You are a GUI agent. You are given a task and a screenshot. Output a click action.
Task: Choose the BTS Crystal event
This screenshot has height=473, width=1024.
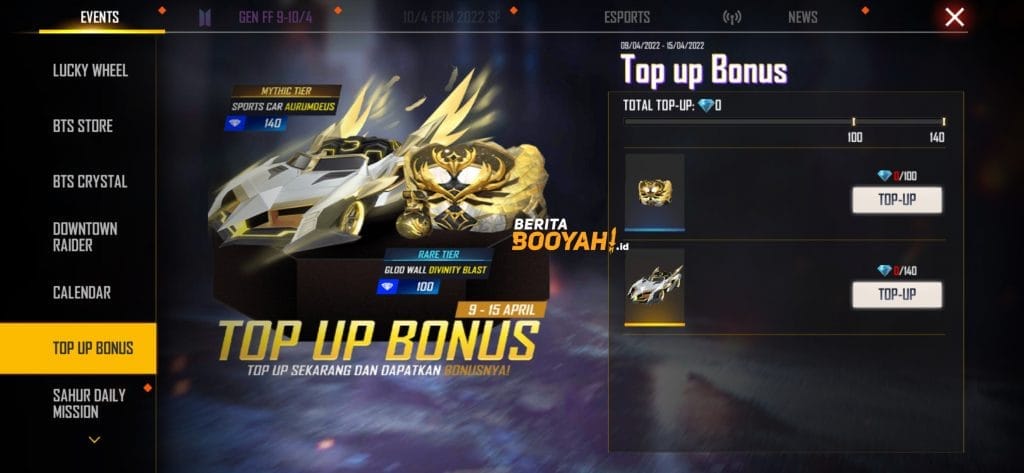point(88,182)
